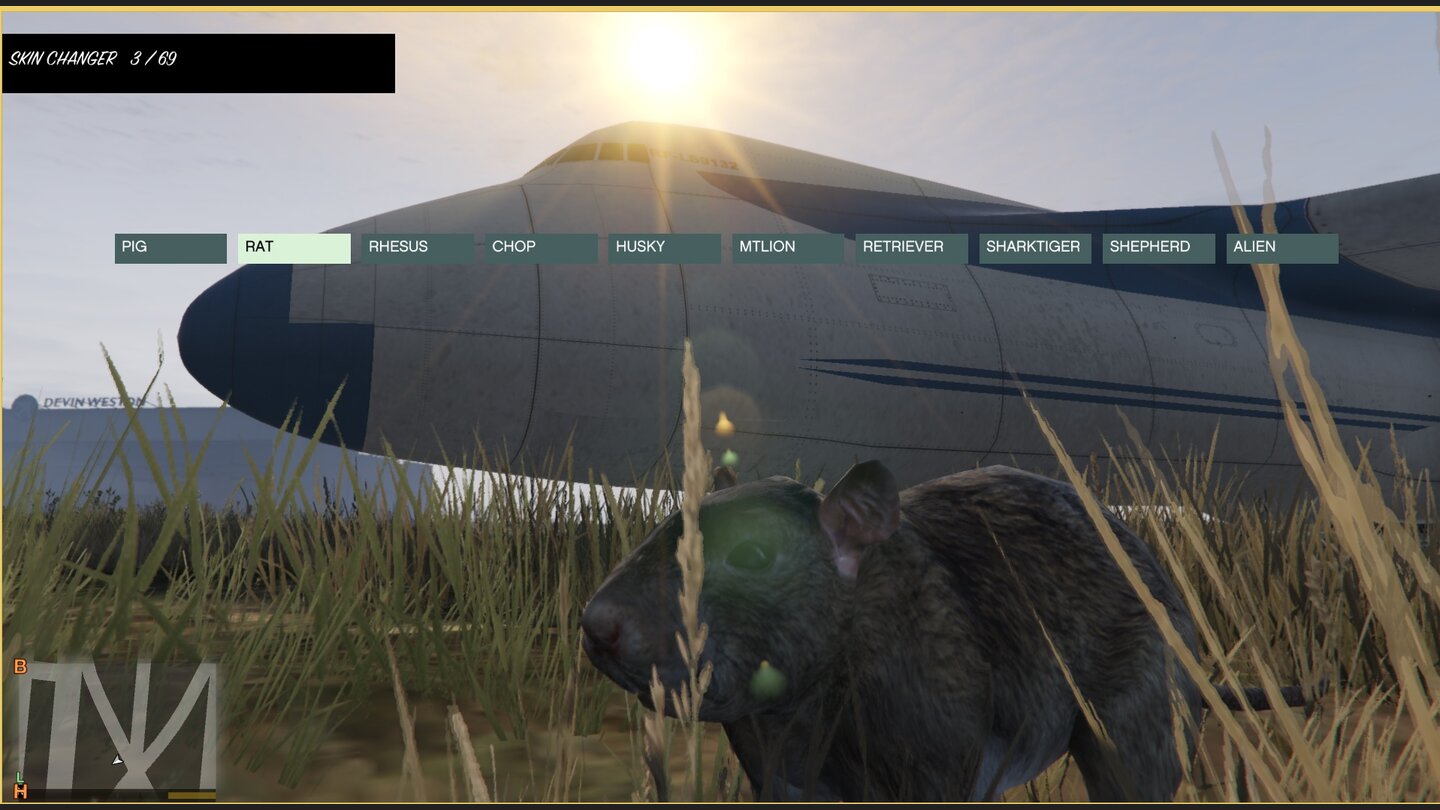Switch to the CHOP dog skin
1440x810 pixels.
point(540,247)
